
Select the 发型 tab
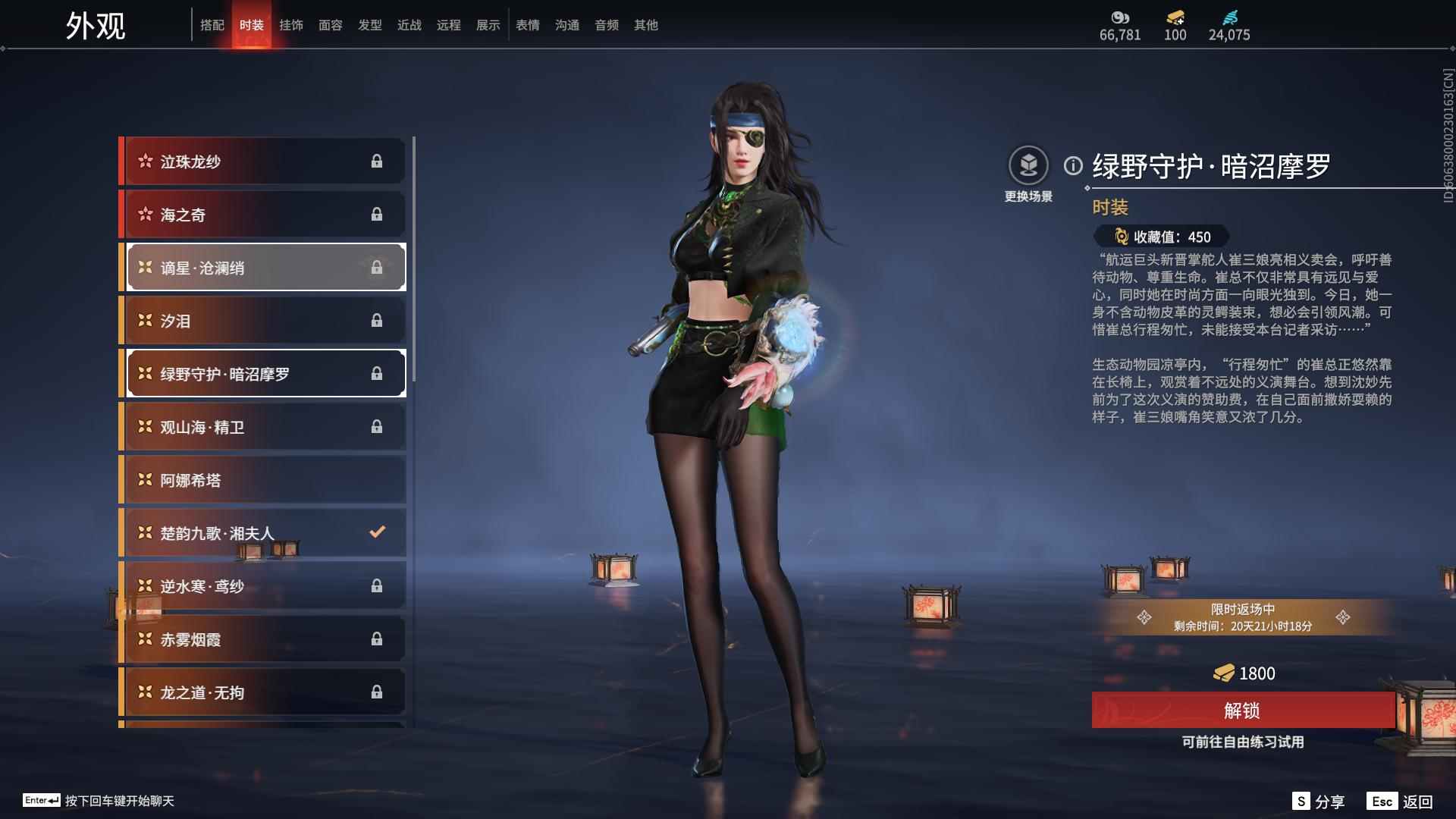[x=370, y=24]
